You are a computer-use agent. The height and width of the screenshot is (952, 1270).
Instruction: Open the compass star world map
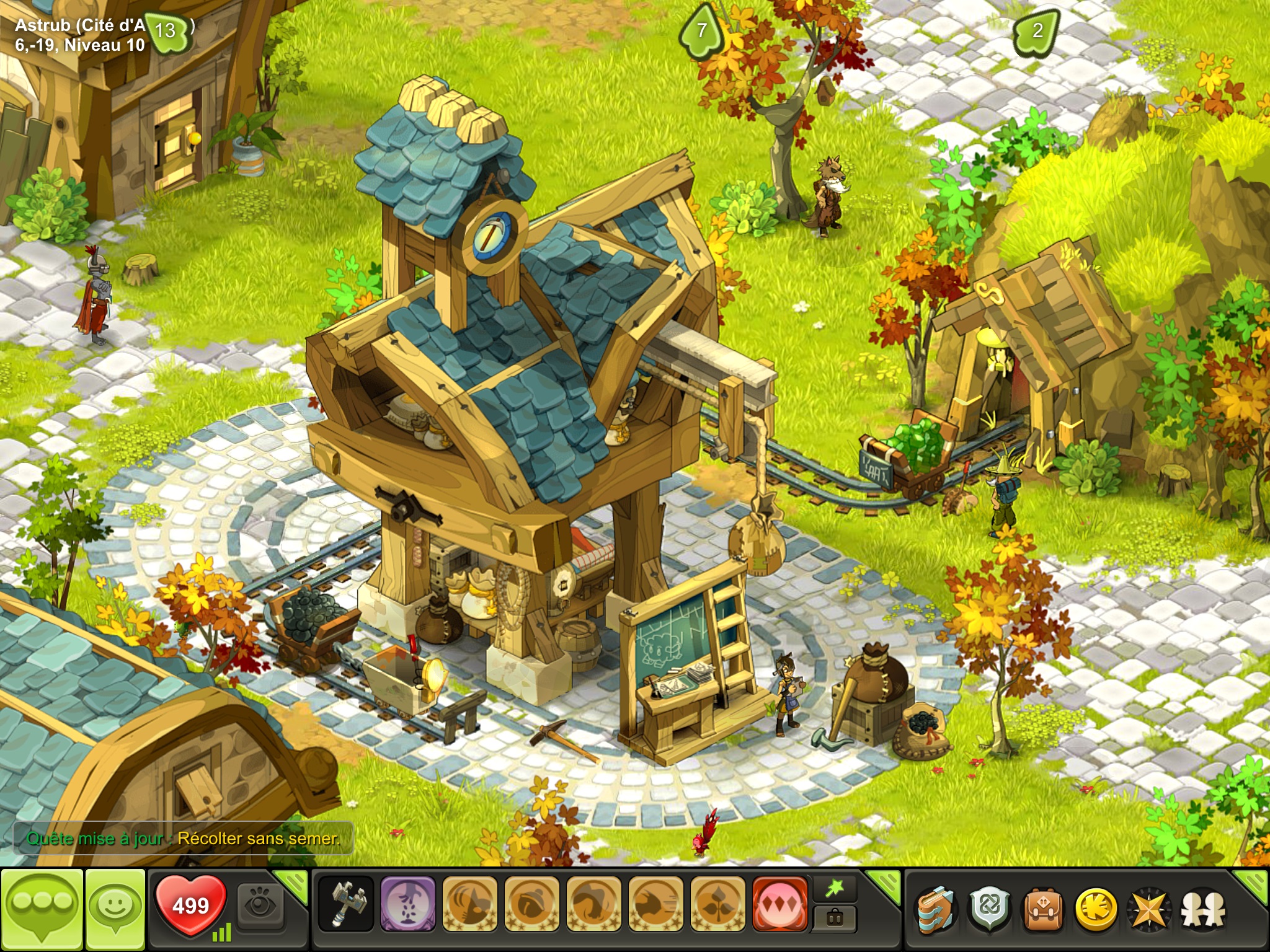(x=1149, y=909)
